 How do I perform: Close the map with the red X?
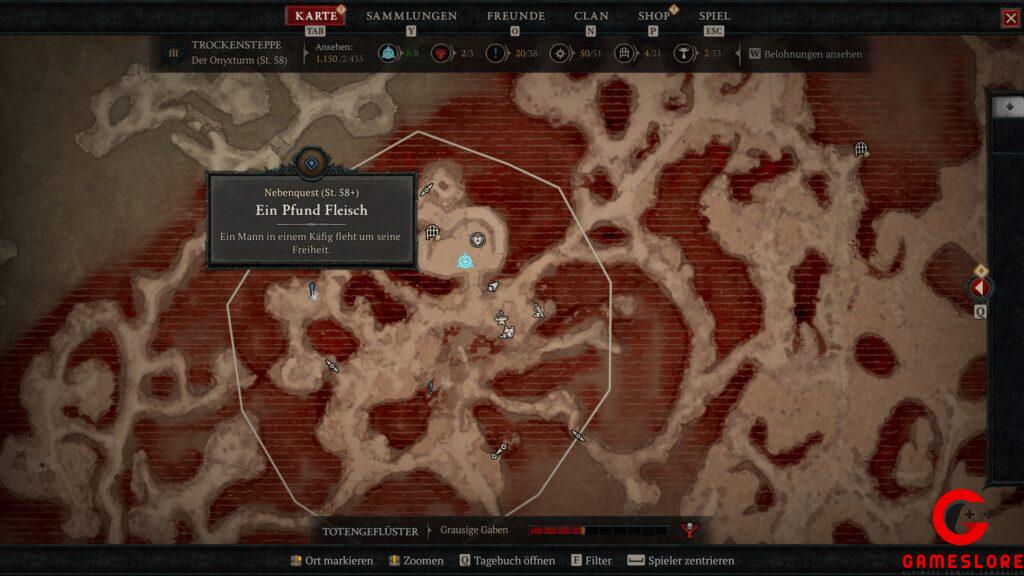tap(1010, 18)
